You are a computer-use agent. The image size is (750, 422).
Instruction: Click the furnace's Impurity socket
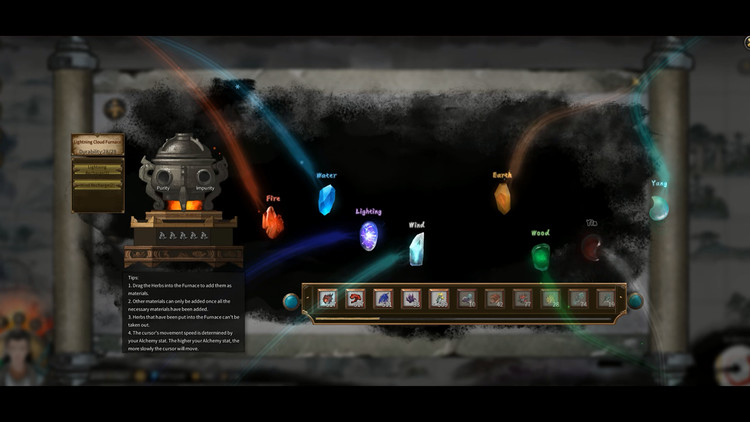[206, 181]
